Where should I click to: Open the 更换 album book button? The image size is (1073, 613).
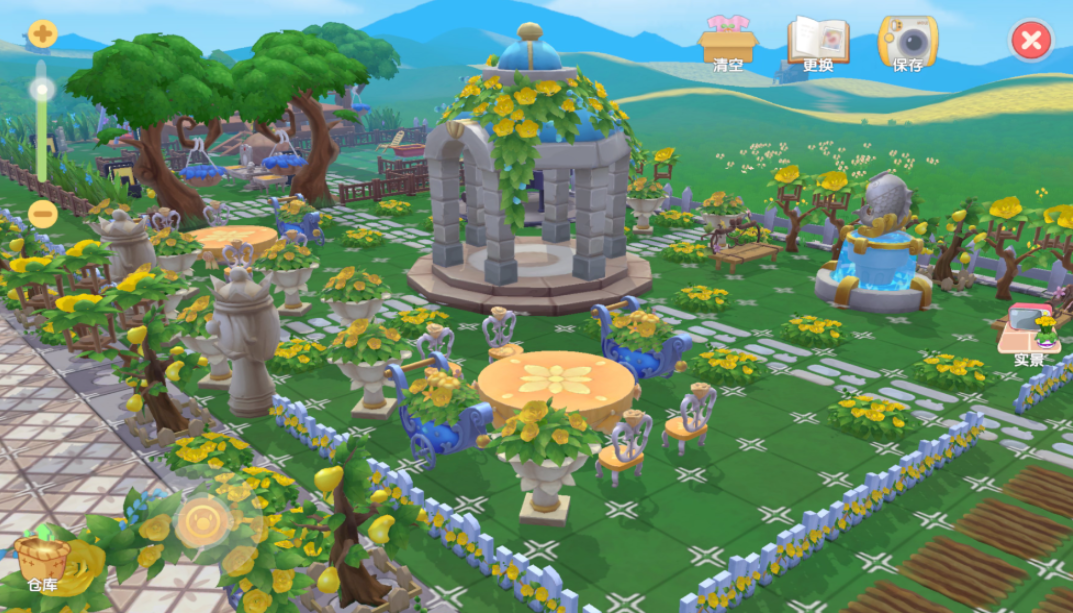(x=818, y=43)
